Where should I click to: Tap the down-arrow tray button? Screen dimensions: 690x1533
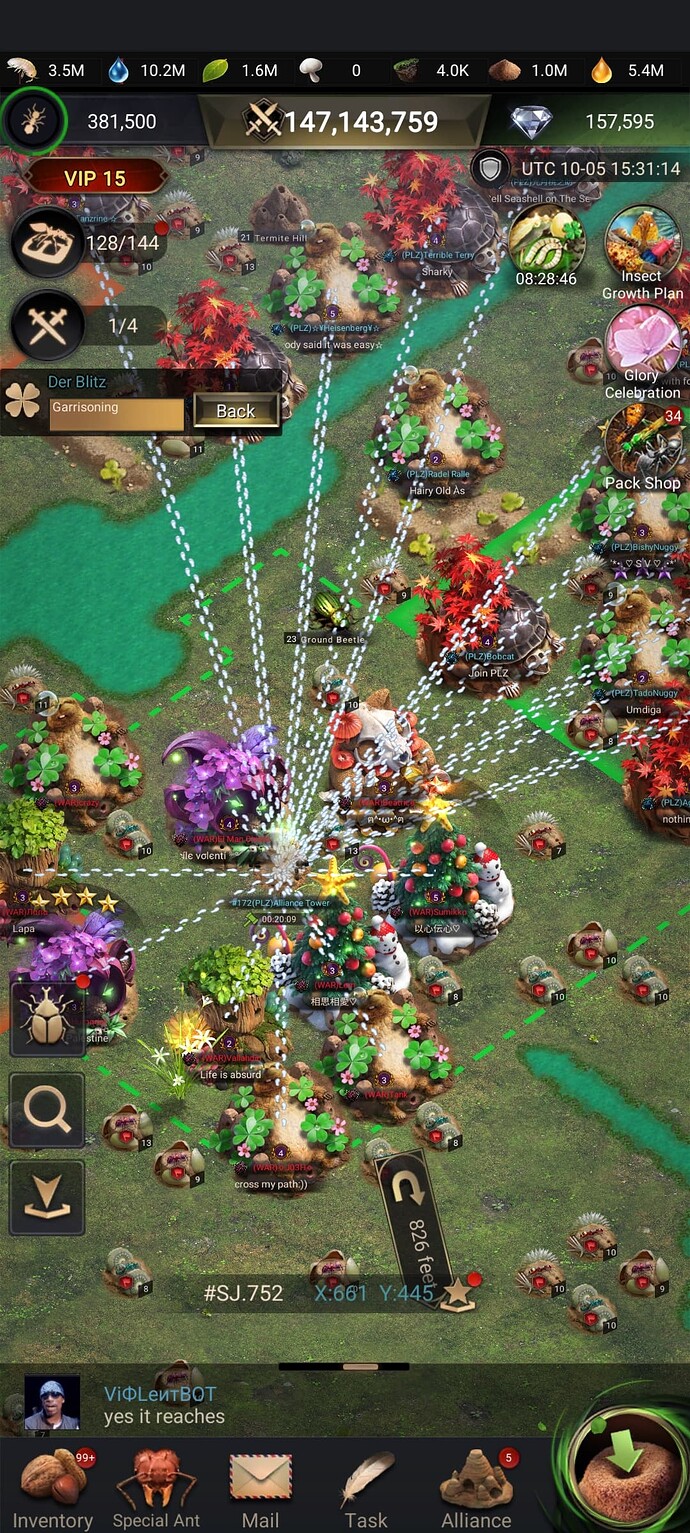(x=47, y=1199)
